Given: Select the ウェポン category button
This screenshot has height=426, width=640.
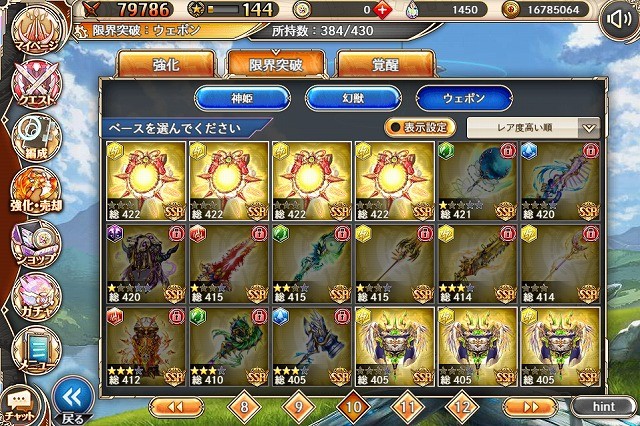Looking at the screenshot, I should pos(464,98).
